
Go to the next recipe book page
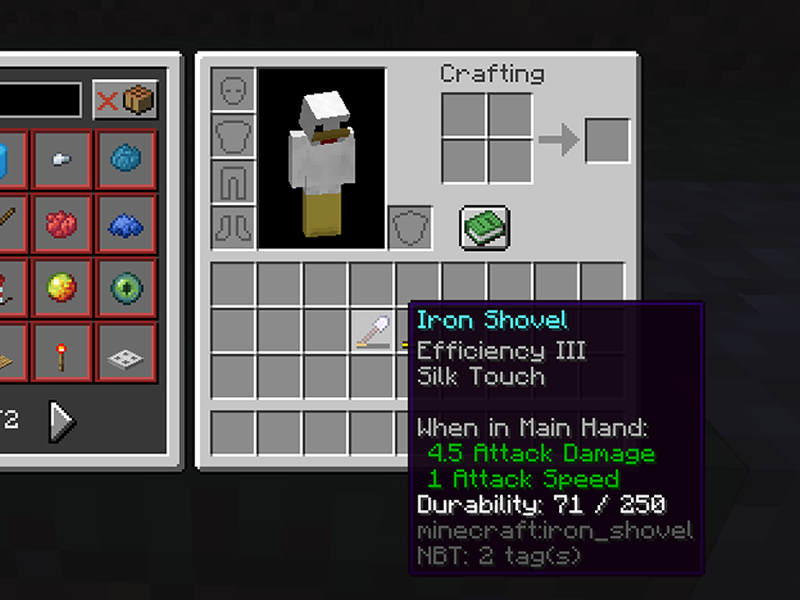coord(62,421)
